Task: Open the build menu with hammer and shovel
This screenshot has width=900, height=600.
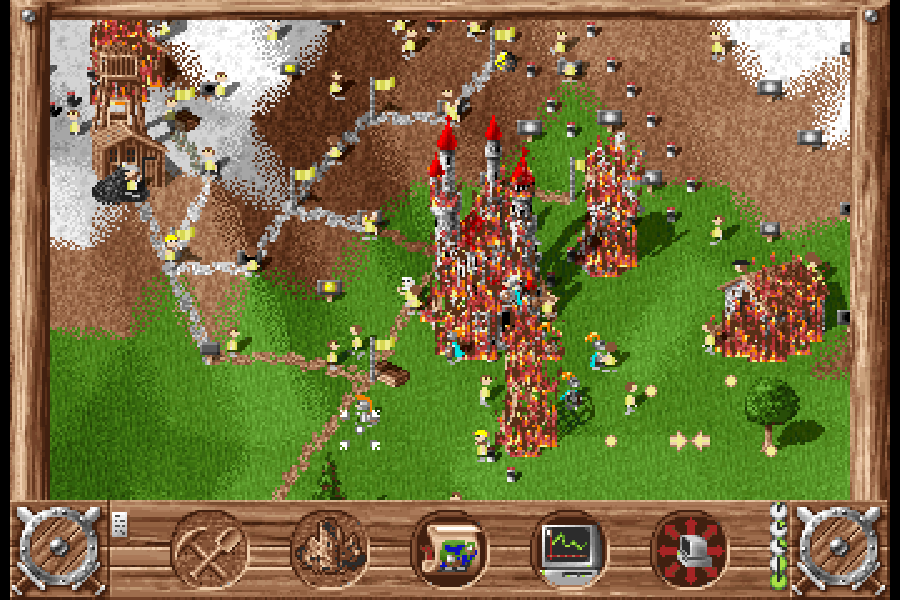Action: pos(210,548)
